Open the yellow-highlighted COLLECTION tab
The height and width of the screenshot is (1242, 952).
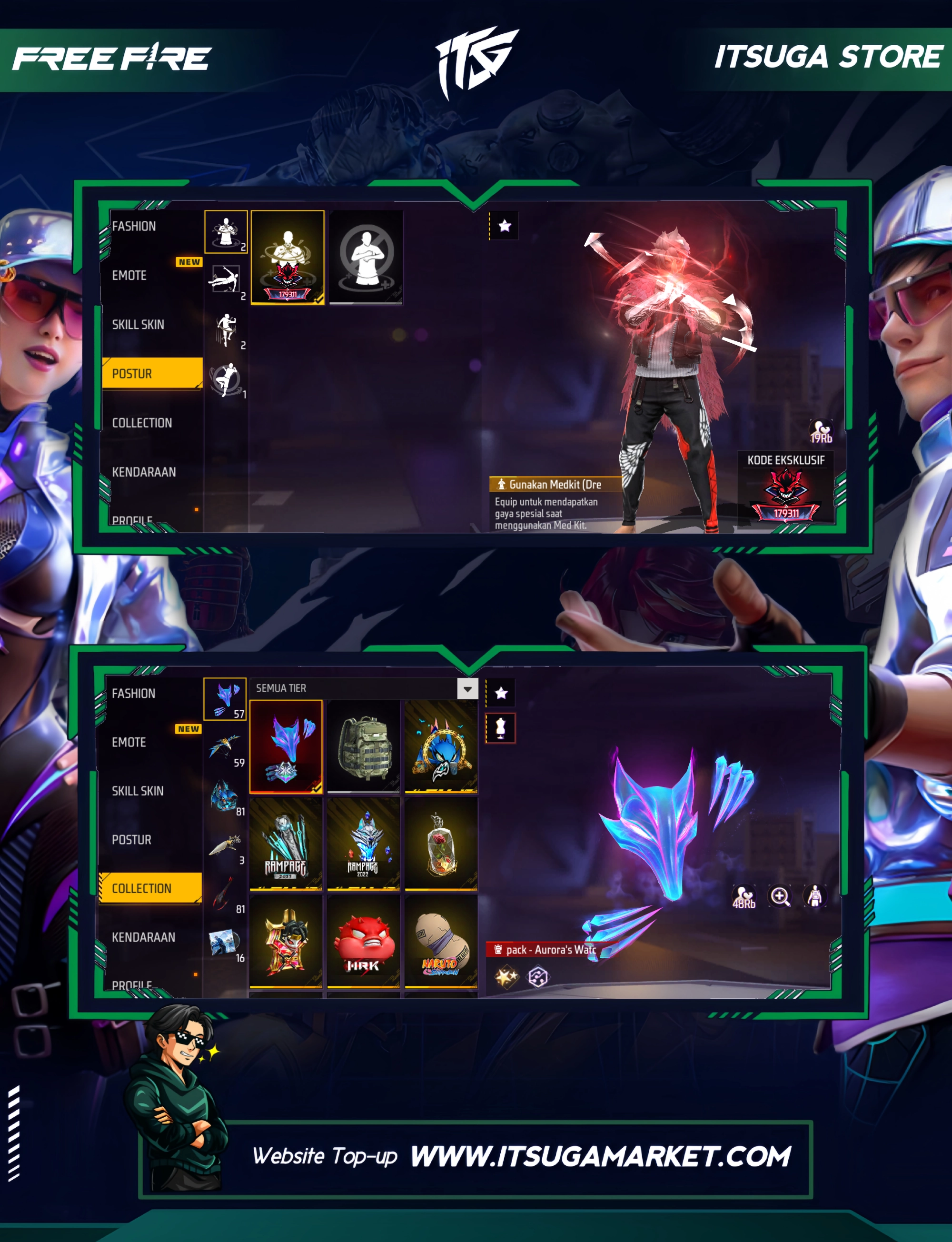[150, 888]
